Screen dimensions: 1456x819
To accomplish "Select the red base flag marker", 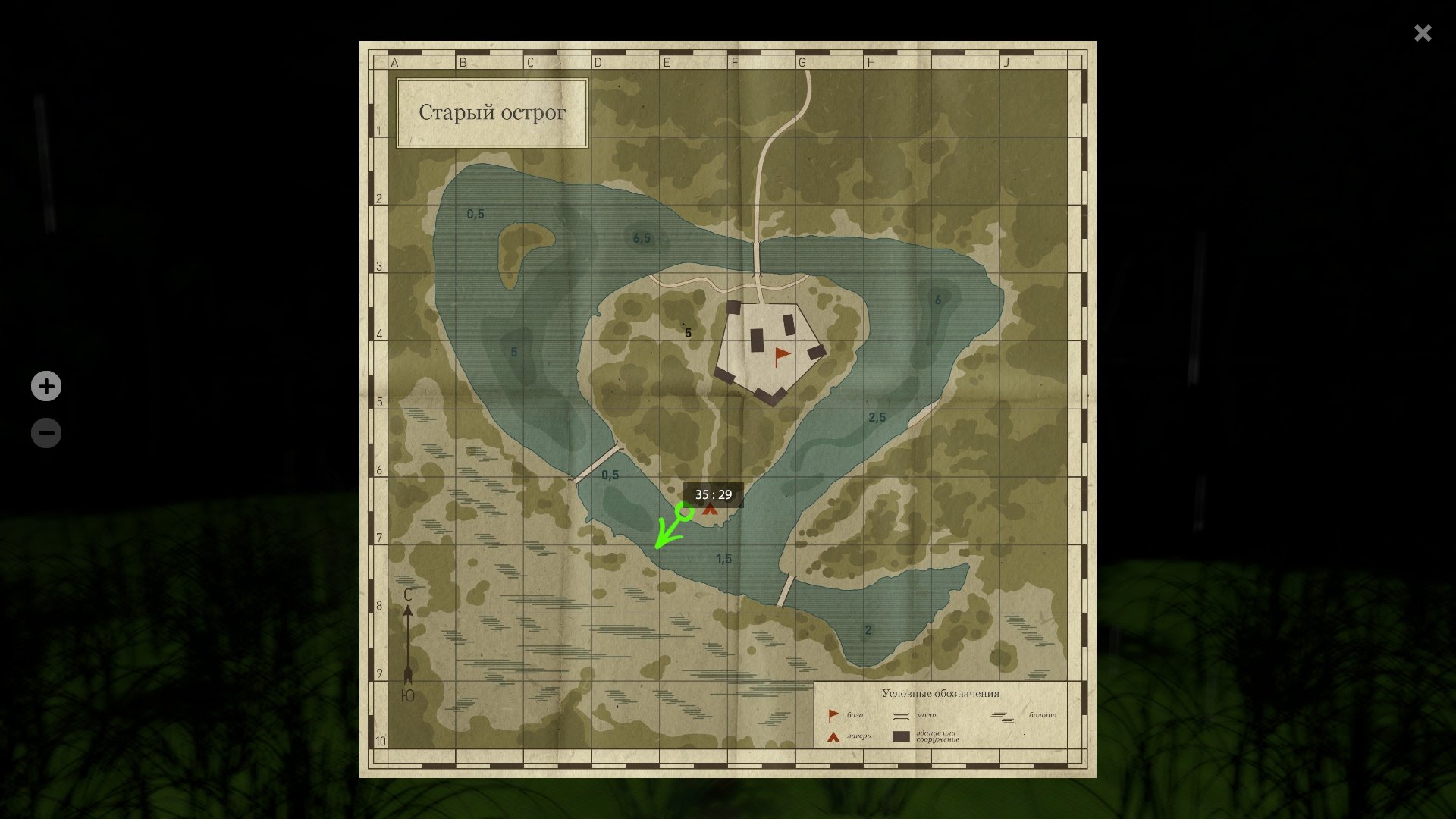I will pyautogui.click(x=782, y=356).
